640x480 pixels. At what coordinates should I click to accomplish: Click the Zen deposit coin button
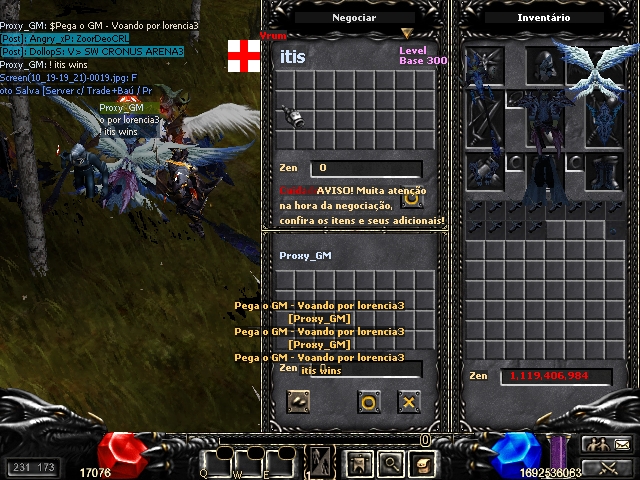[x=298, y=401]
